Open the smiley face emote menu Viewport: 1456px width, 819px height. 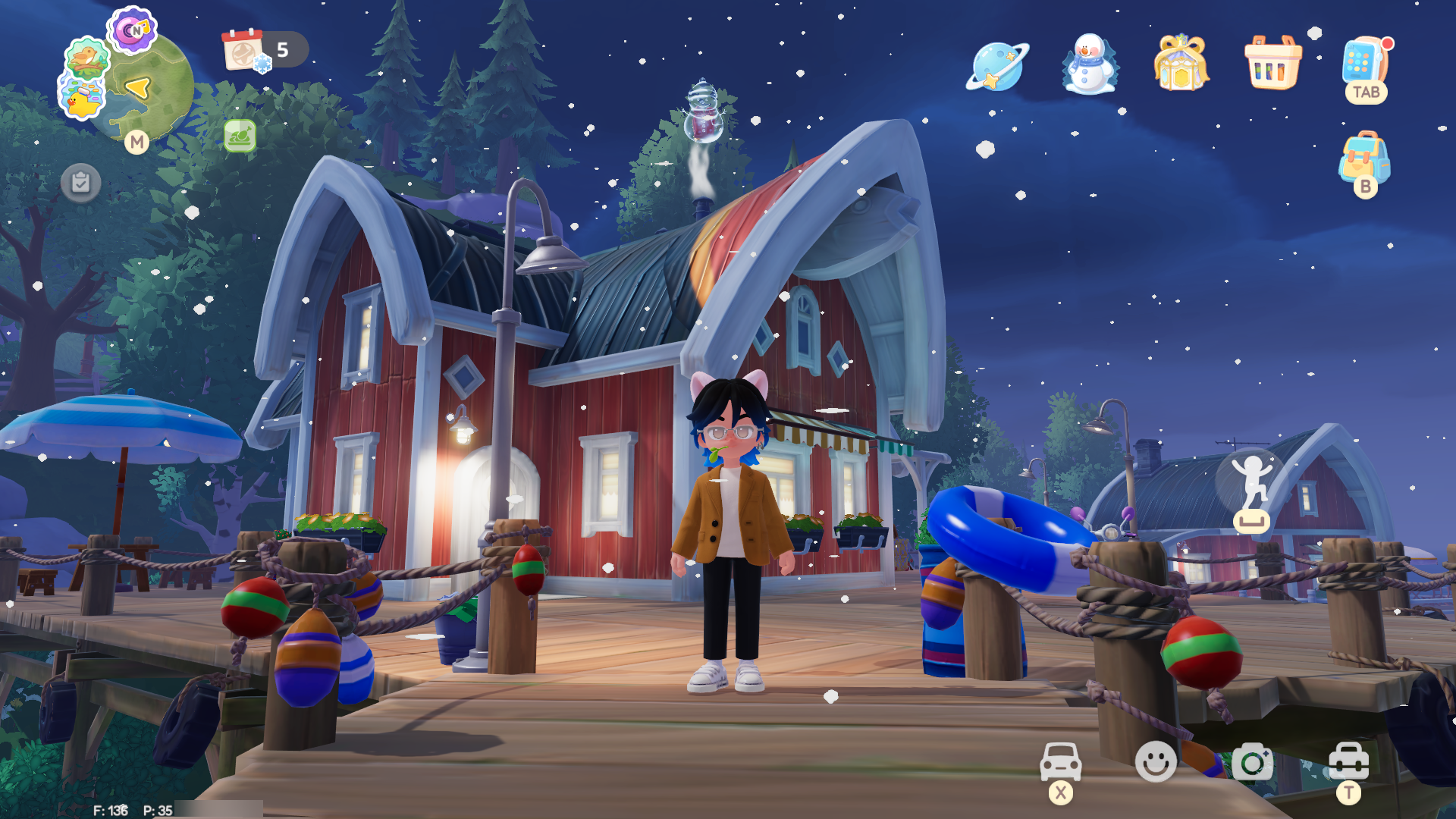1156,761
